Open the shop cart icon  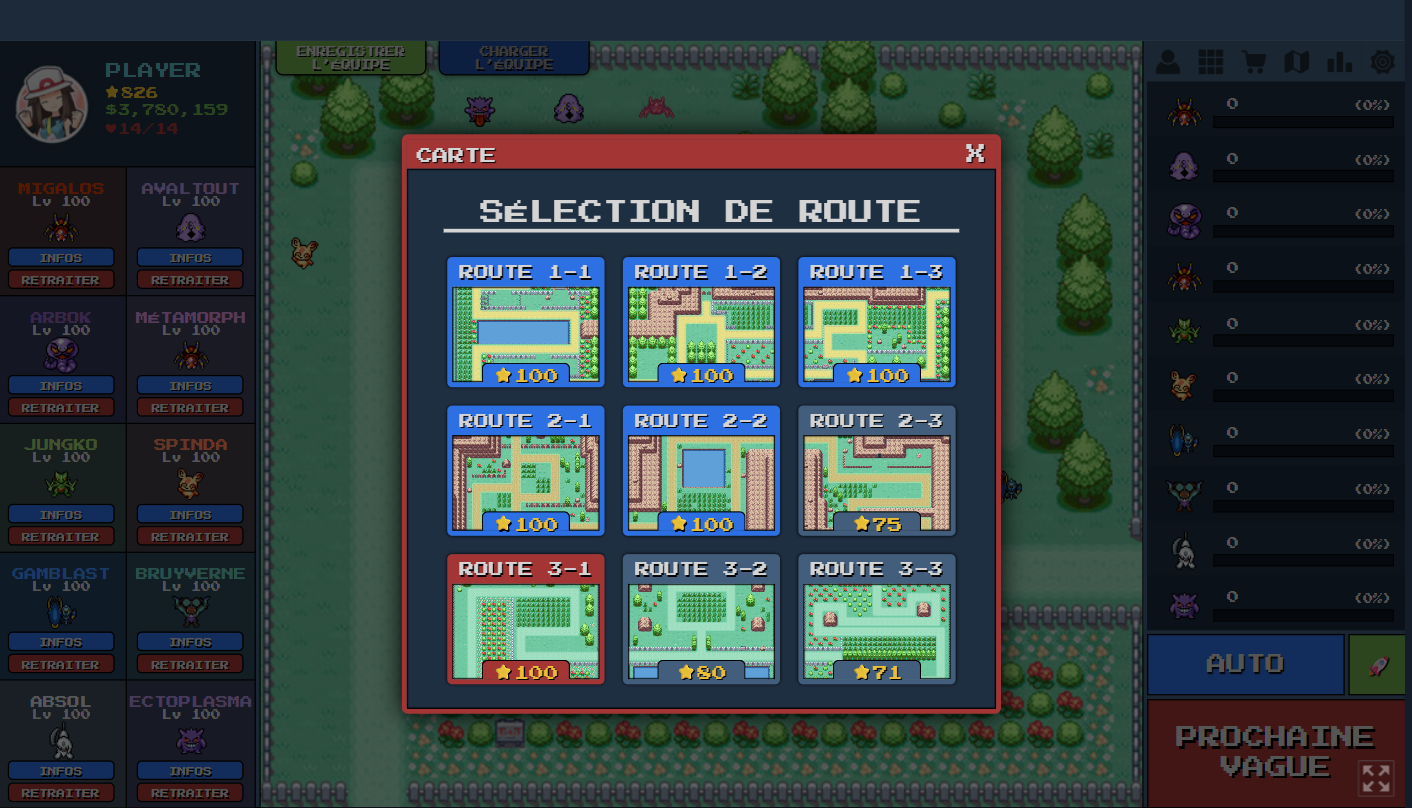(x=1253, y=62)
